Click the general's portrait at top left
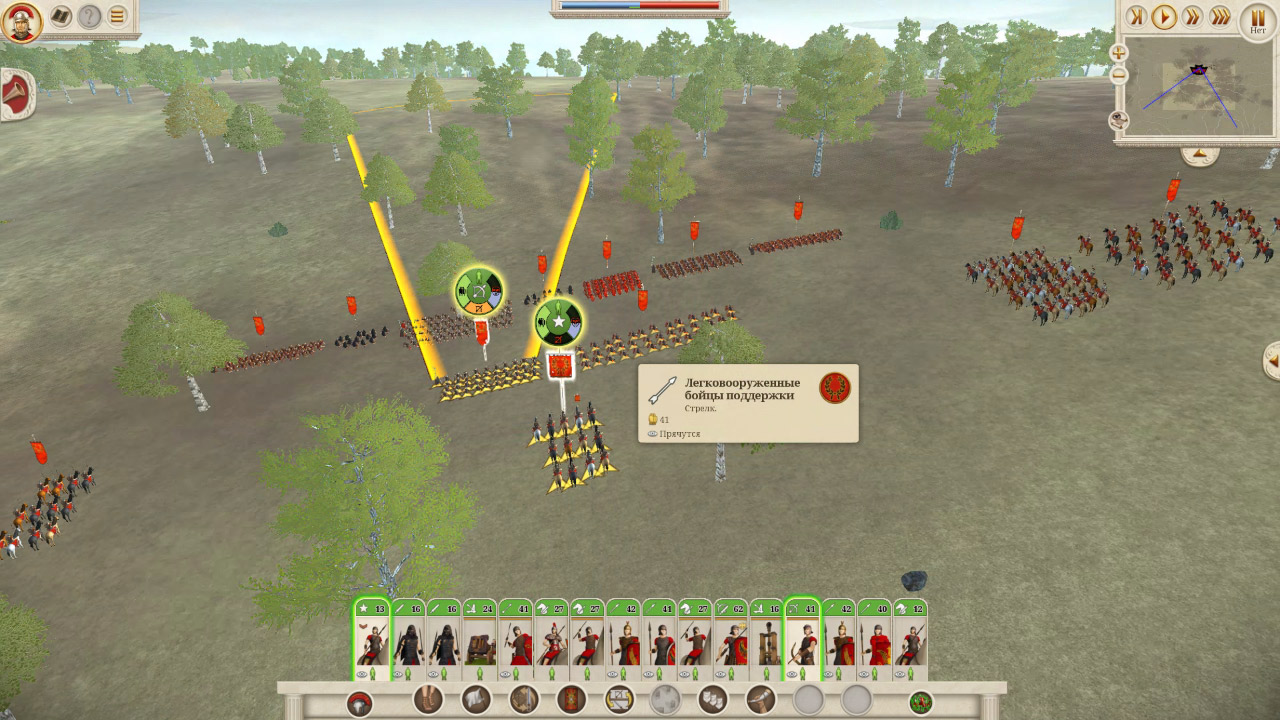 coord(24,22)
